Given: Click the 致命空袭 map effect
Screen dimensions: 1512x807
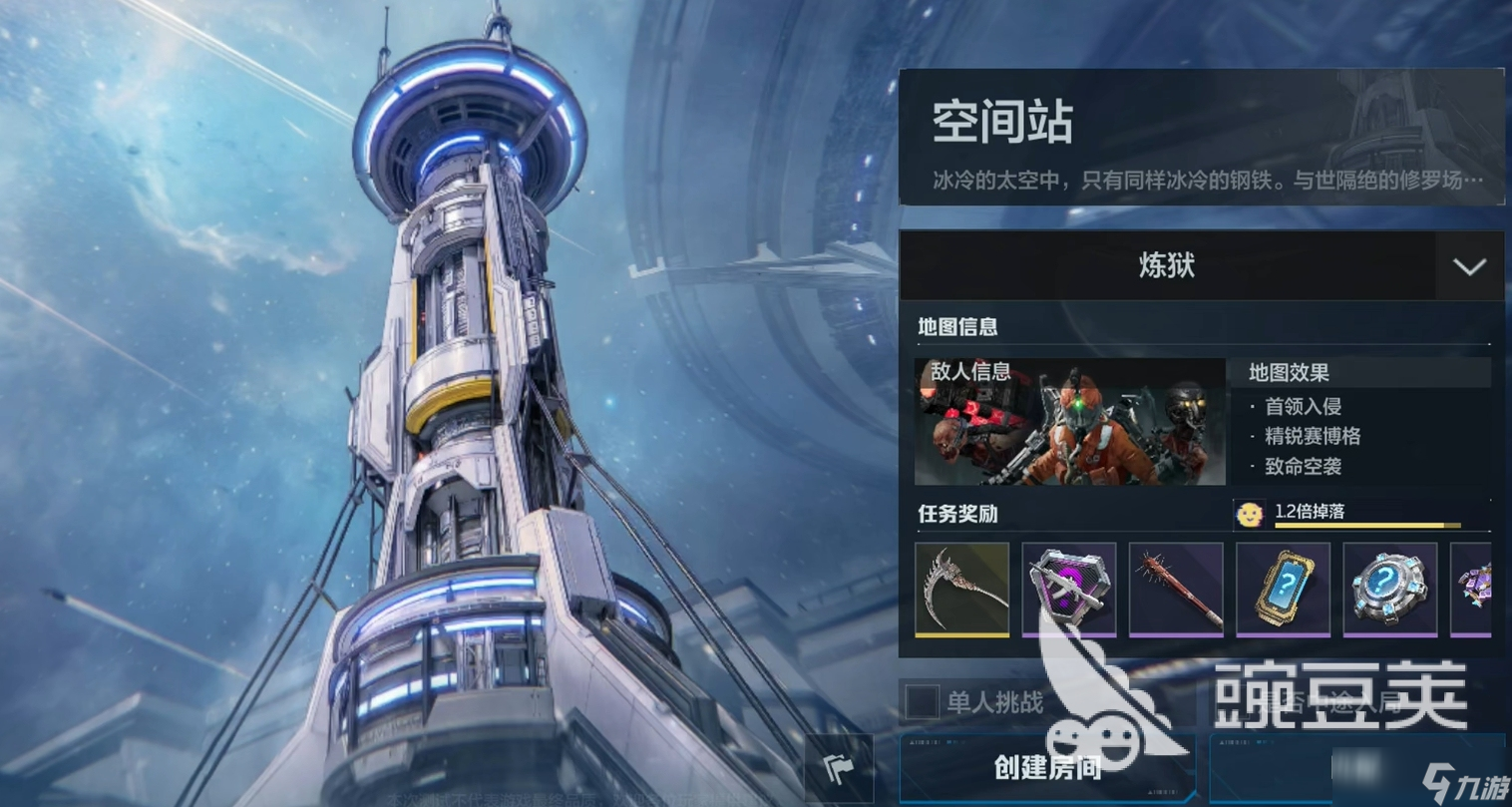Looking at the screenshot, I should pos(1302,466).
